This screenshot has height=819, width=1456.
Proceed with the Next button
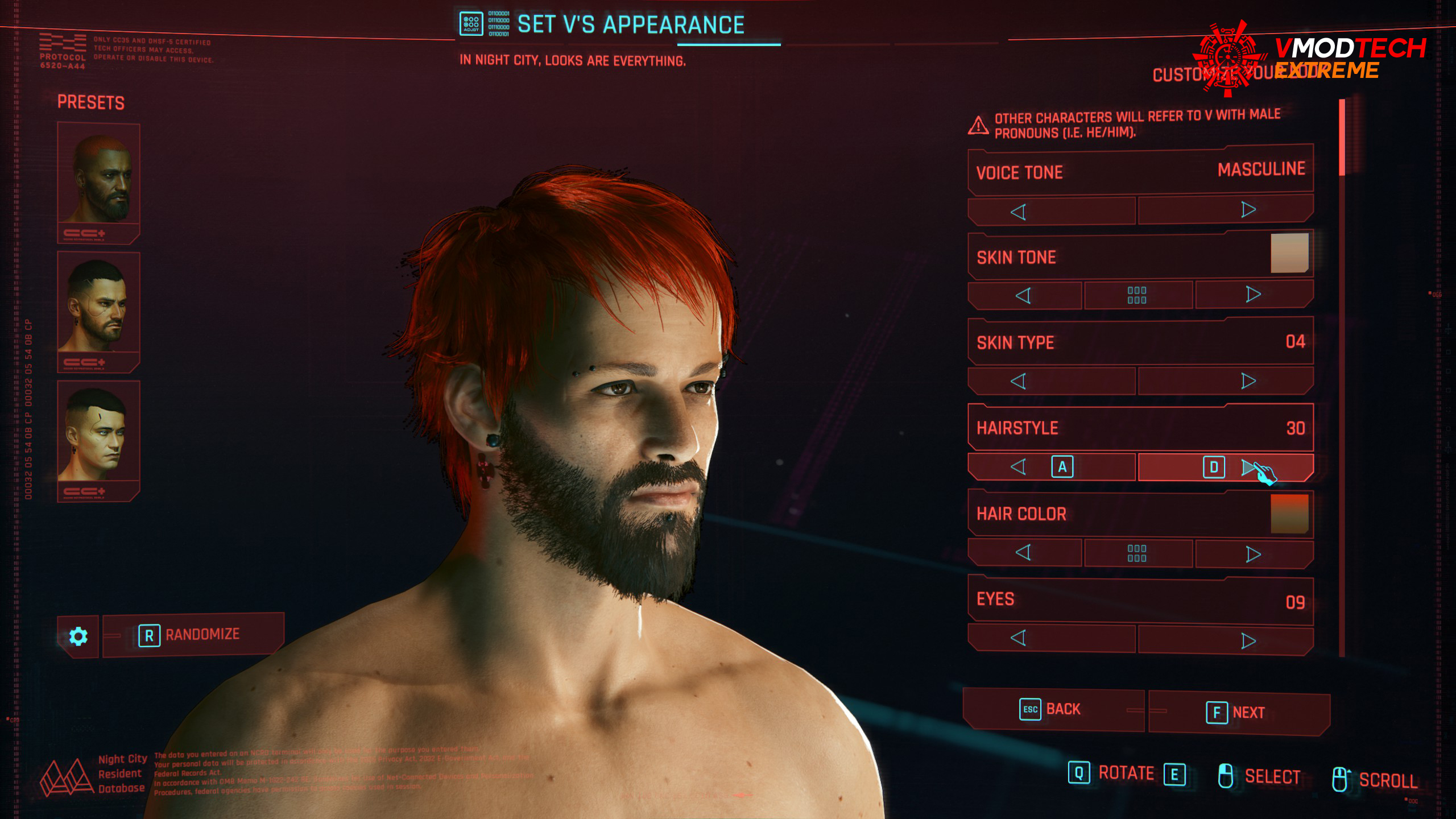(x=1239, y=712)
